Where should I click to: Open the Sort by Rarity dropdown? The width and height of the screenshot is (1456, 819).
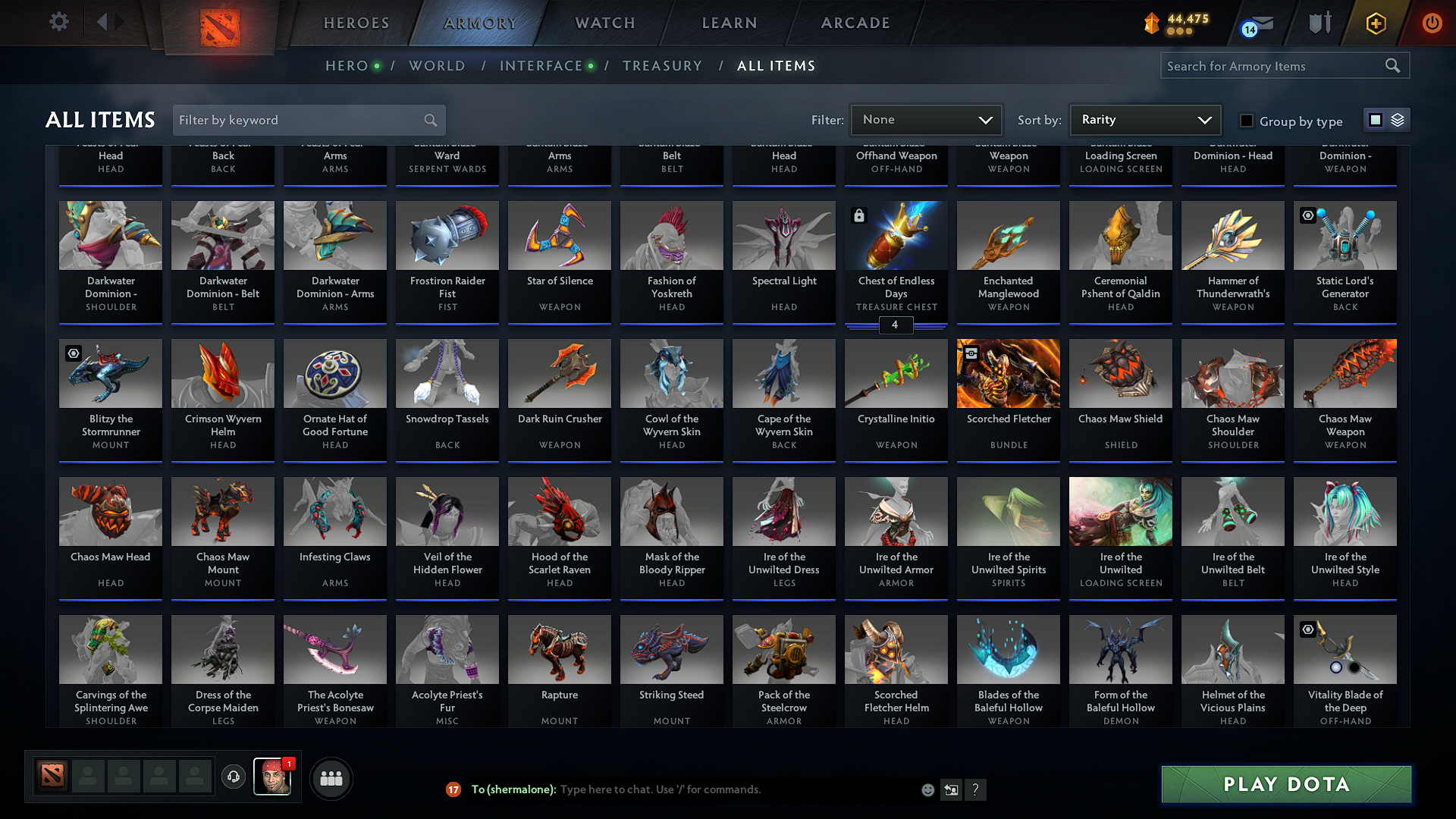[1144, 119]
